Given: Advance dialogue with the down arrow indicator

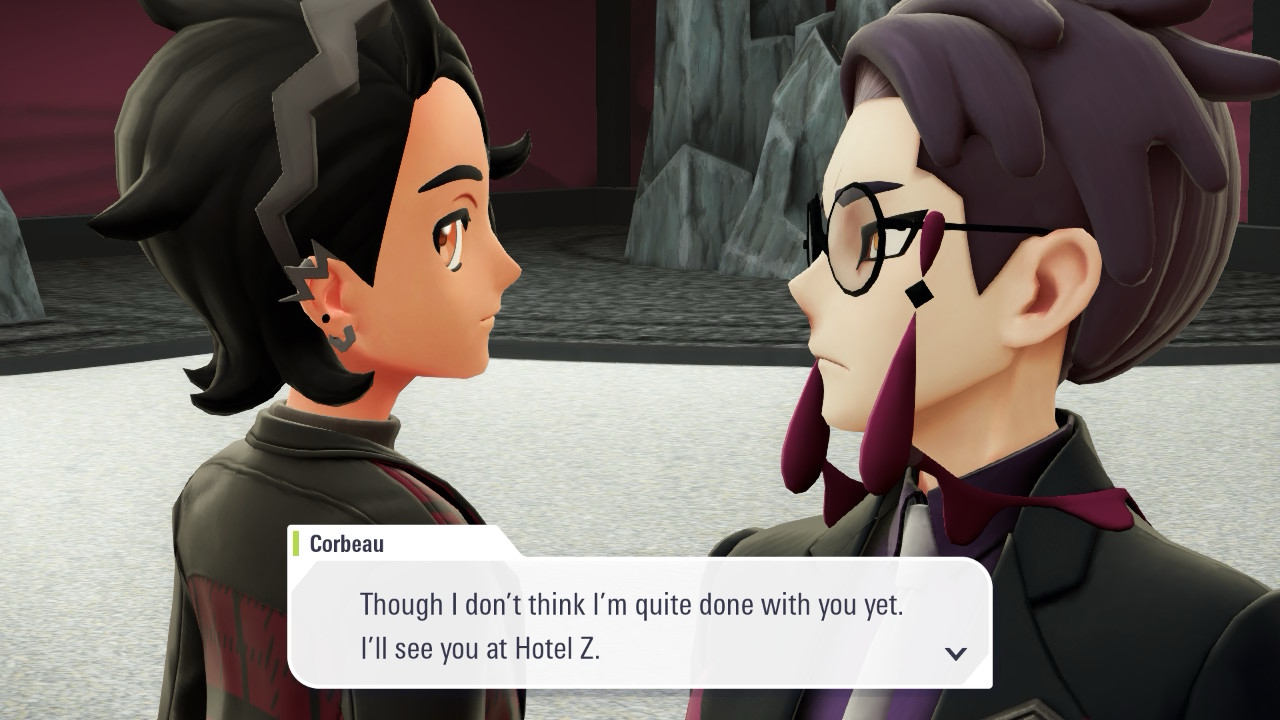Looking at the screenshot, I should point(955,653).
